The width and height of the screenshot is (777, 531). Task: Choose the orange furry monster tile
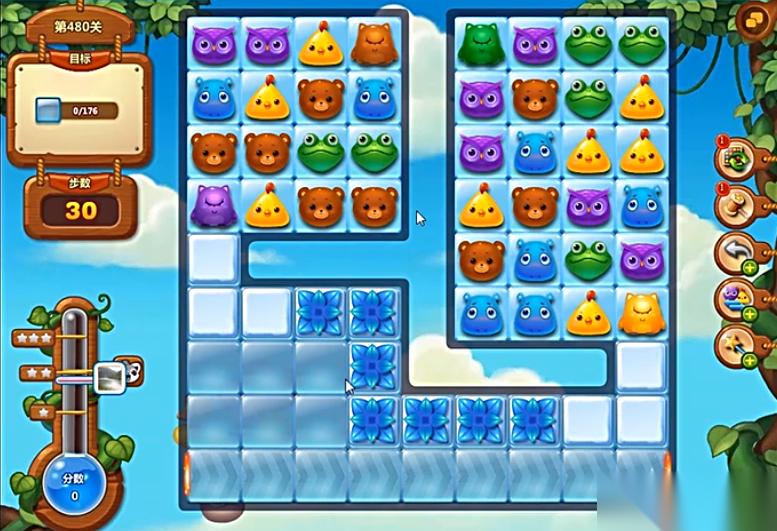click(373, 44)
